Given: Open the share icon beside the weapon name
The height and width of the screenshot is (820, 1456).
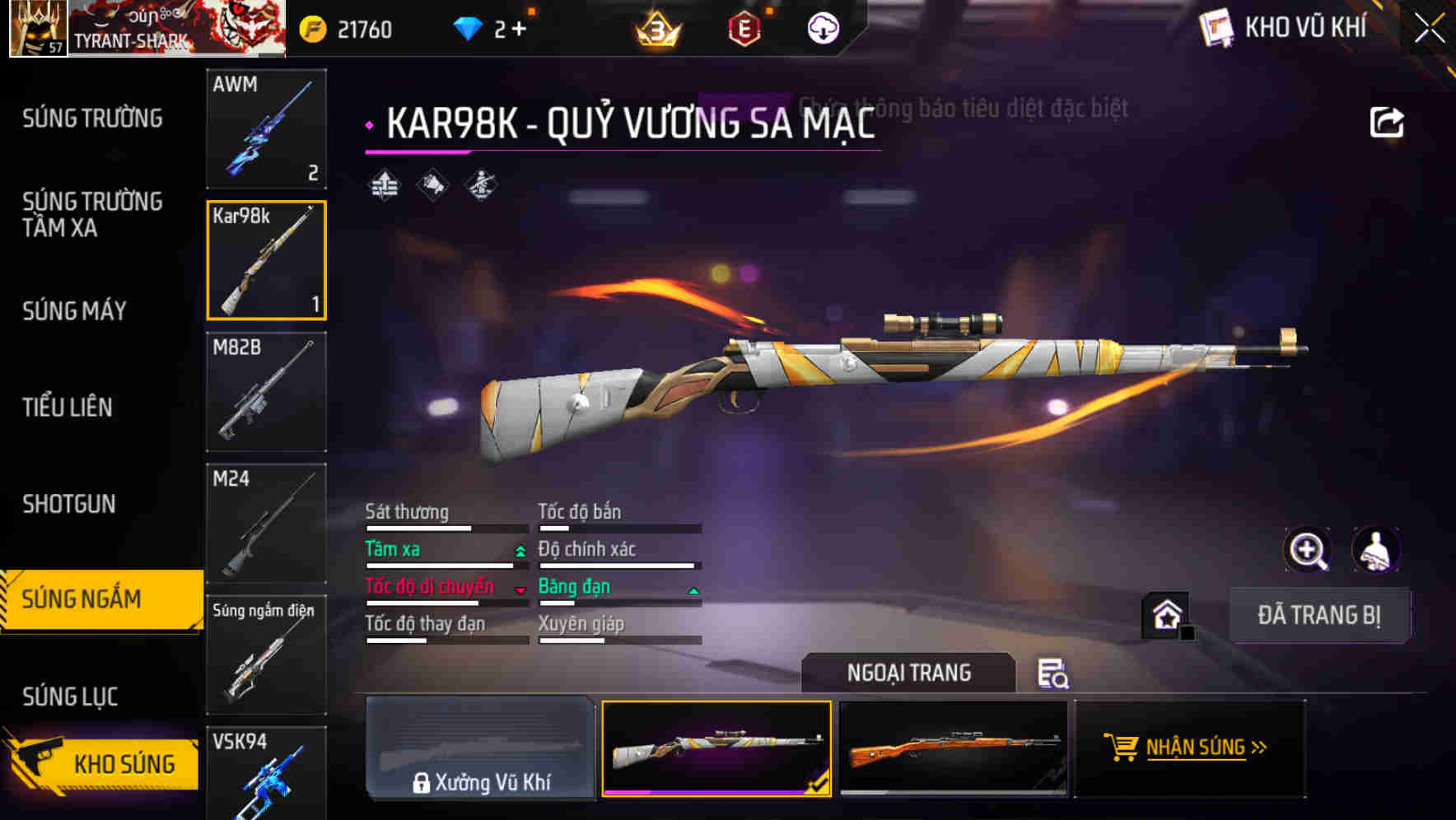Looking at the screenshot, I should point(1388,121).
